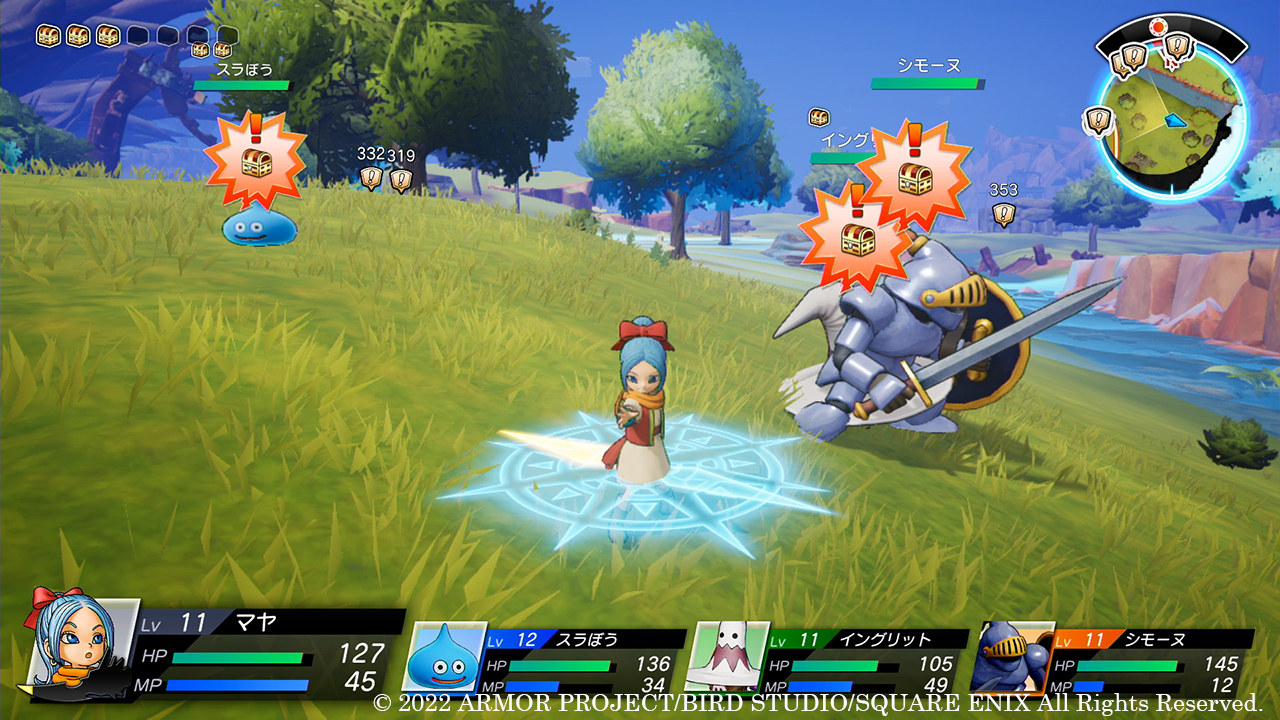Select the slime Surabou party portrait
Viewport: 1280px width, 720px height.
[449, 658]
